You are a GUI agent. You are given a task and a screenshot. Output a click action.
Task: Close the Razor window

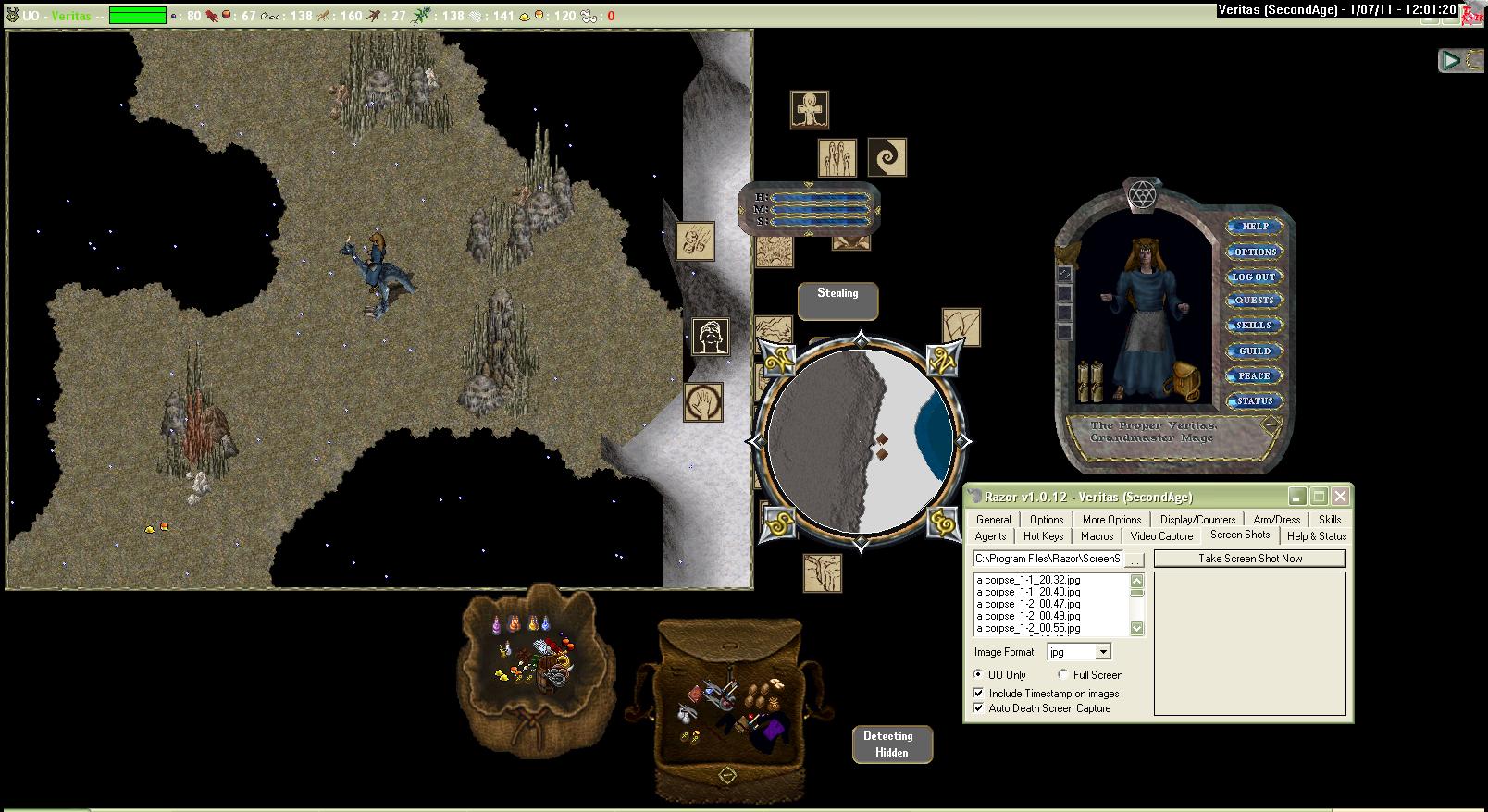point(1340,497)
